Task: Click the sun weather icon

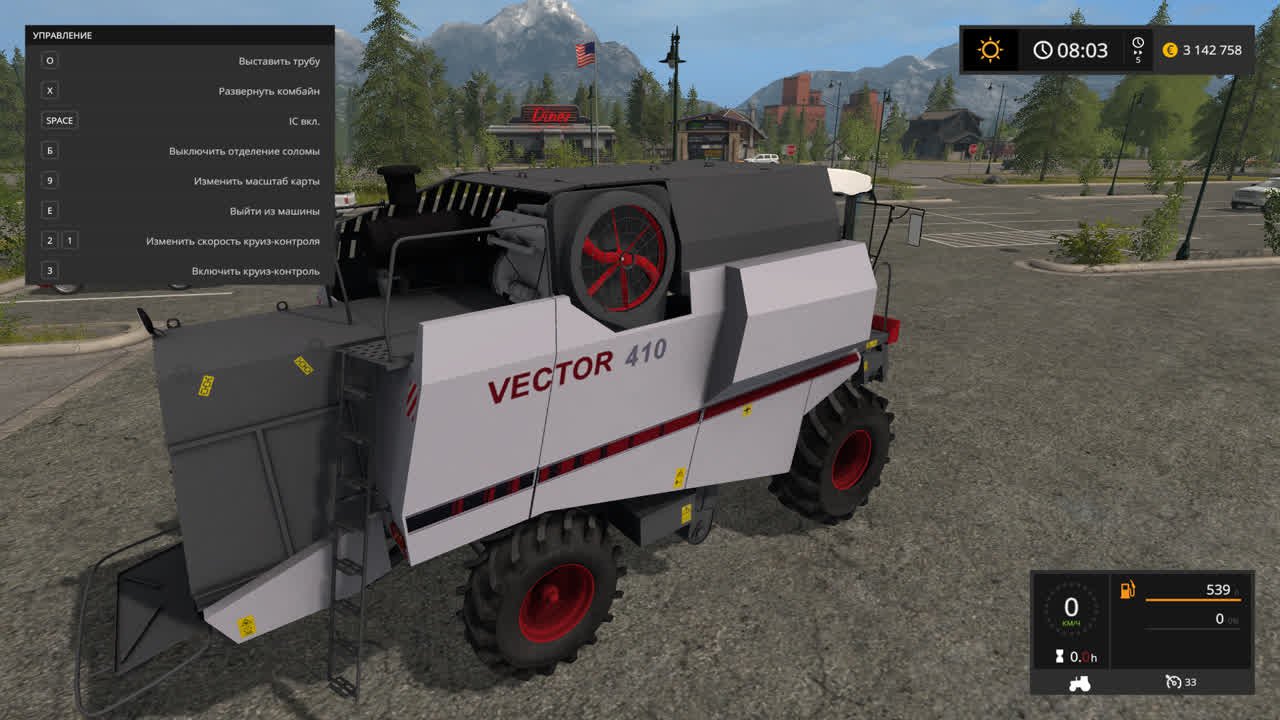Action: tap(990, 50)
